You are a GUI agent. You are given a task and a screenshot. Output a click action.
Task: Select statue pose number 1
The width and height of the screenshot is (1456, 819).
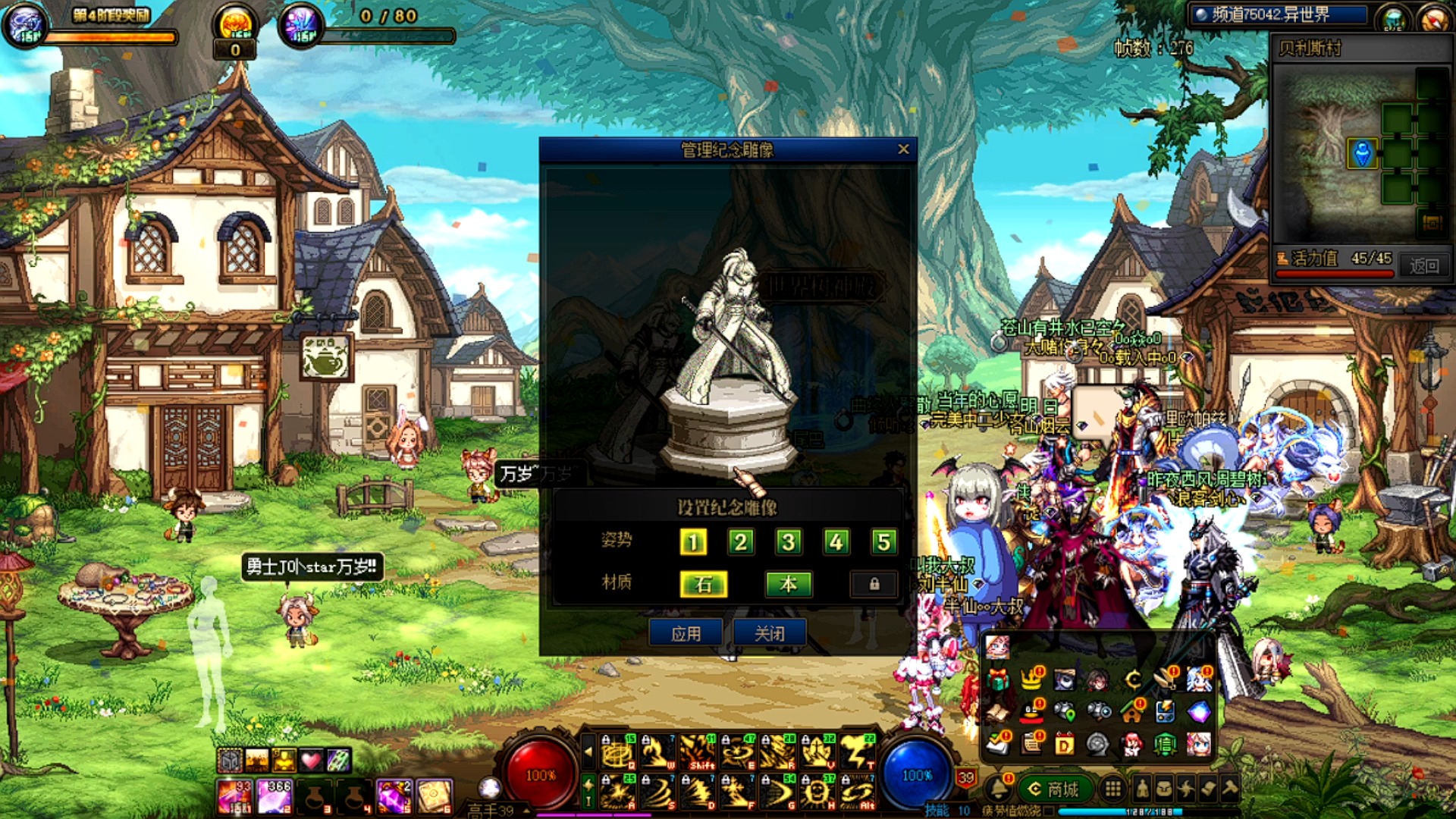[x=693, y=541]
